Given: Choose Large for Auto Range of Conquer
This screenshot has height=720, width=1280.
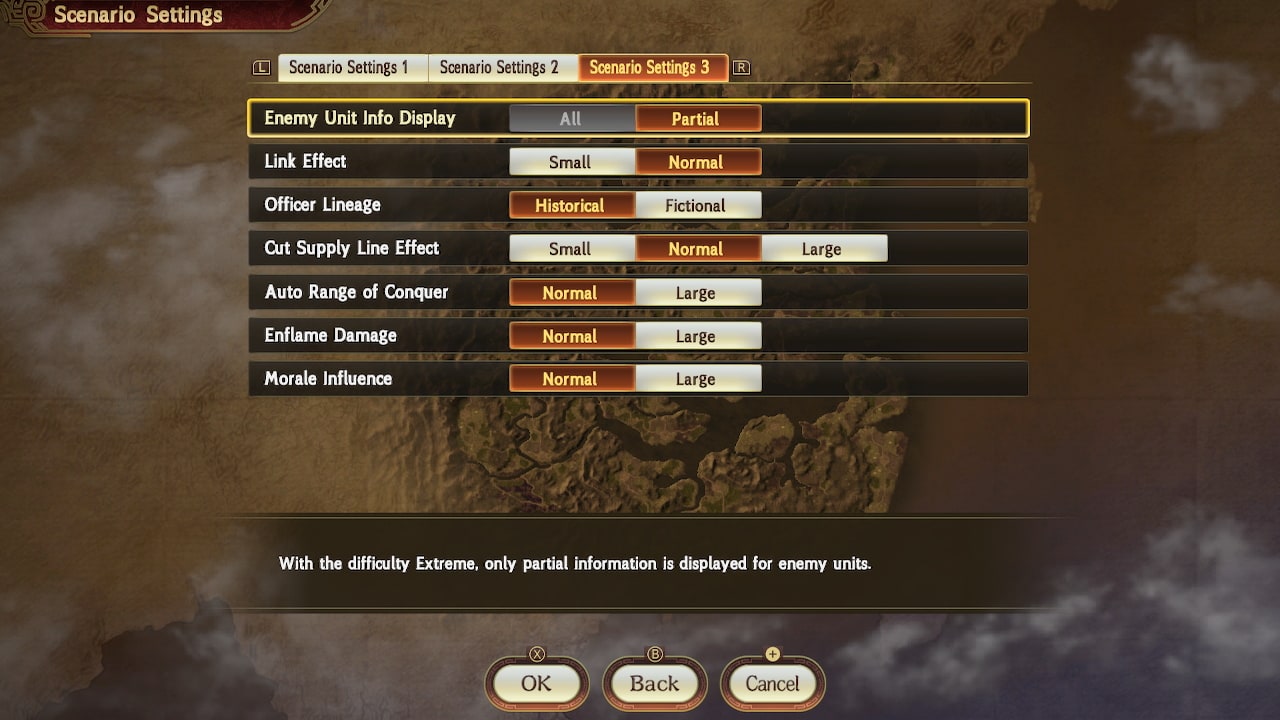Looking at the screenshot, I should [x=698, y=292].
